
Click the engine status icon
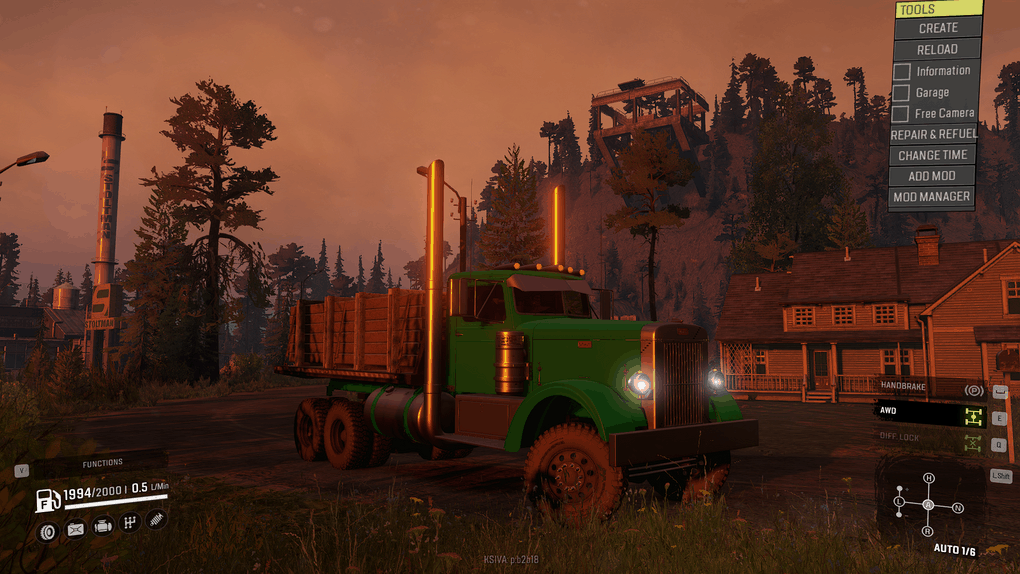pyautogui.click(x=102, y=526)
